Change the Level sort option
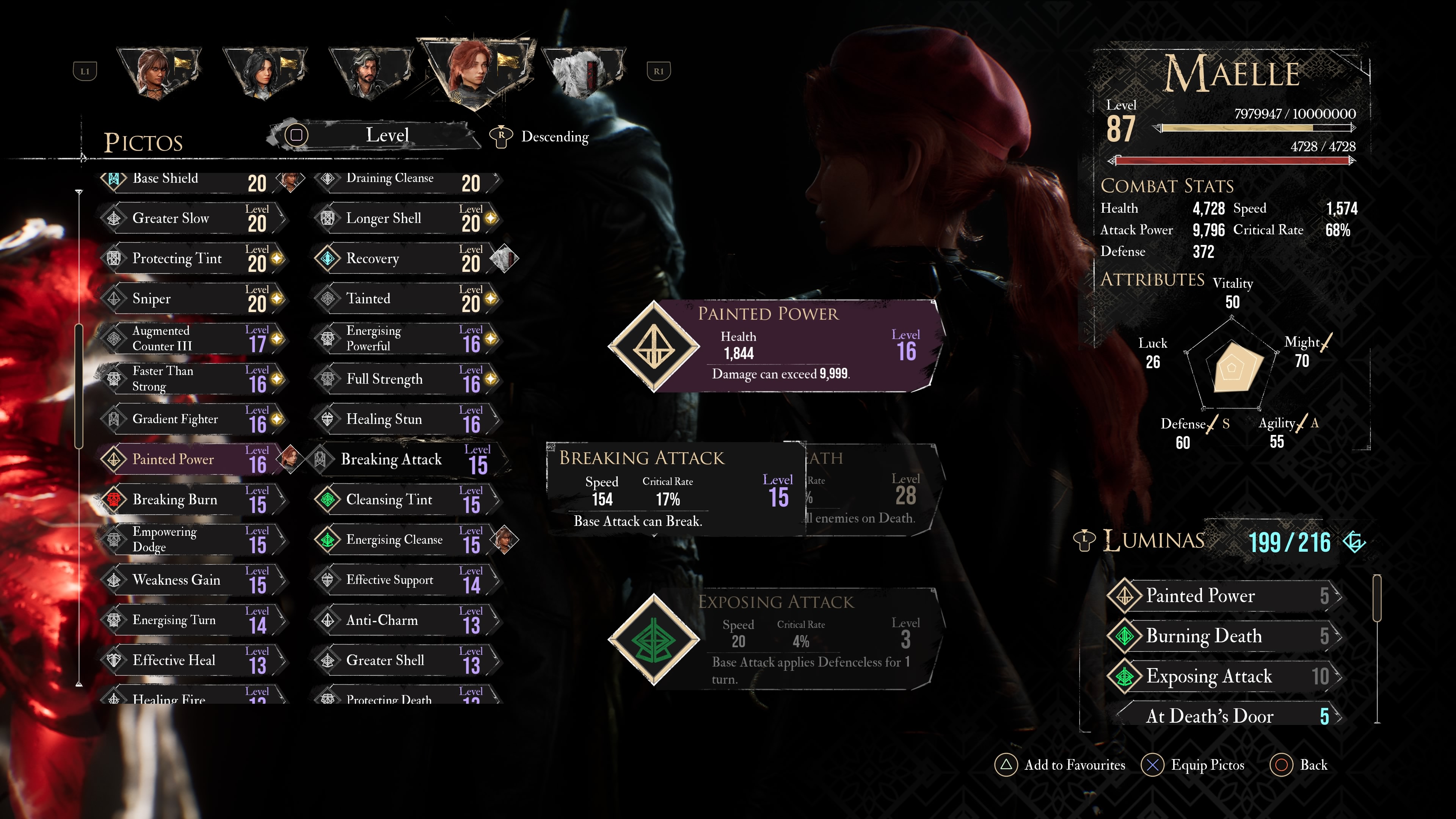The image size is (1456, 819). click(387, 135)
